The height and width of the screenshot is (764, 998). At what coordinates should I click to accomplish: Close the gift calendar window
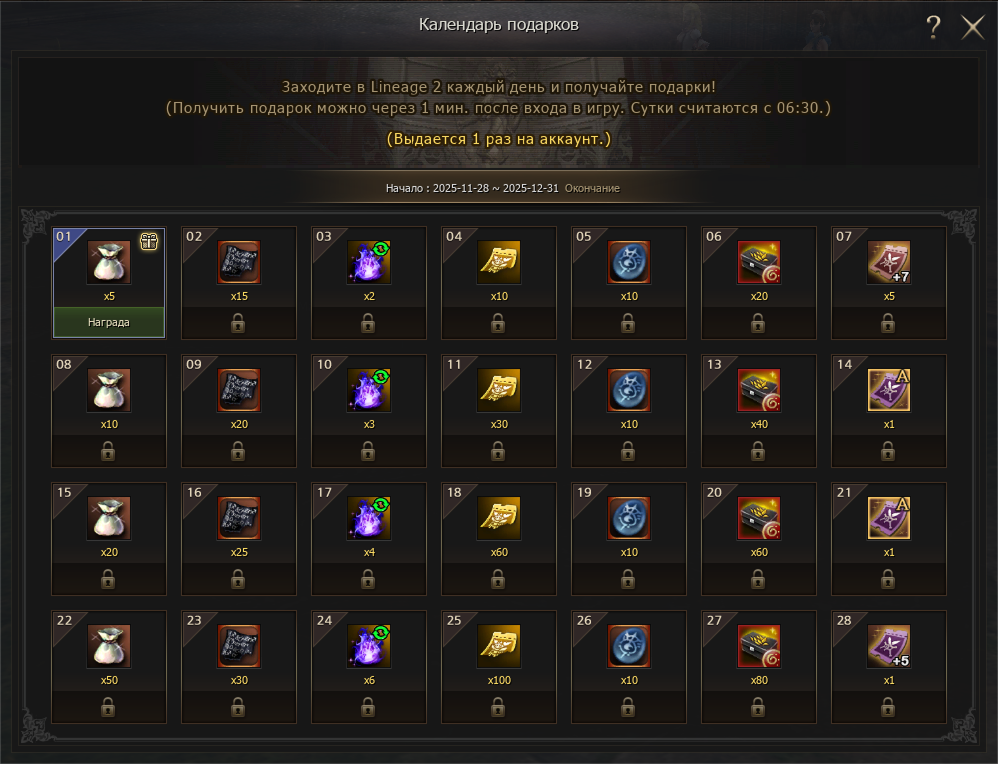pos(973,27)
